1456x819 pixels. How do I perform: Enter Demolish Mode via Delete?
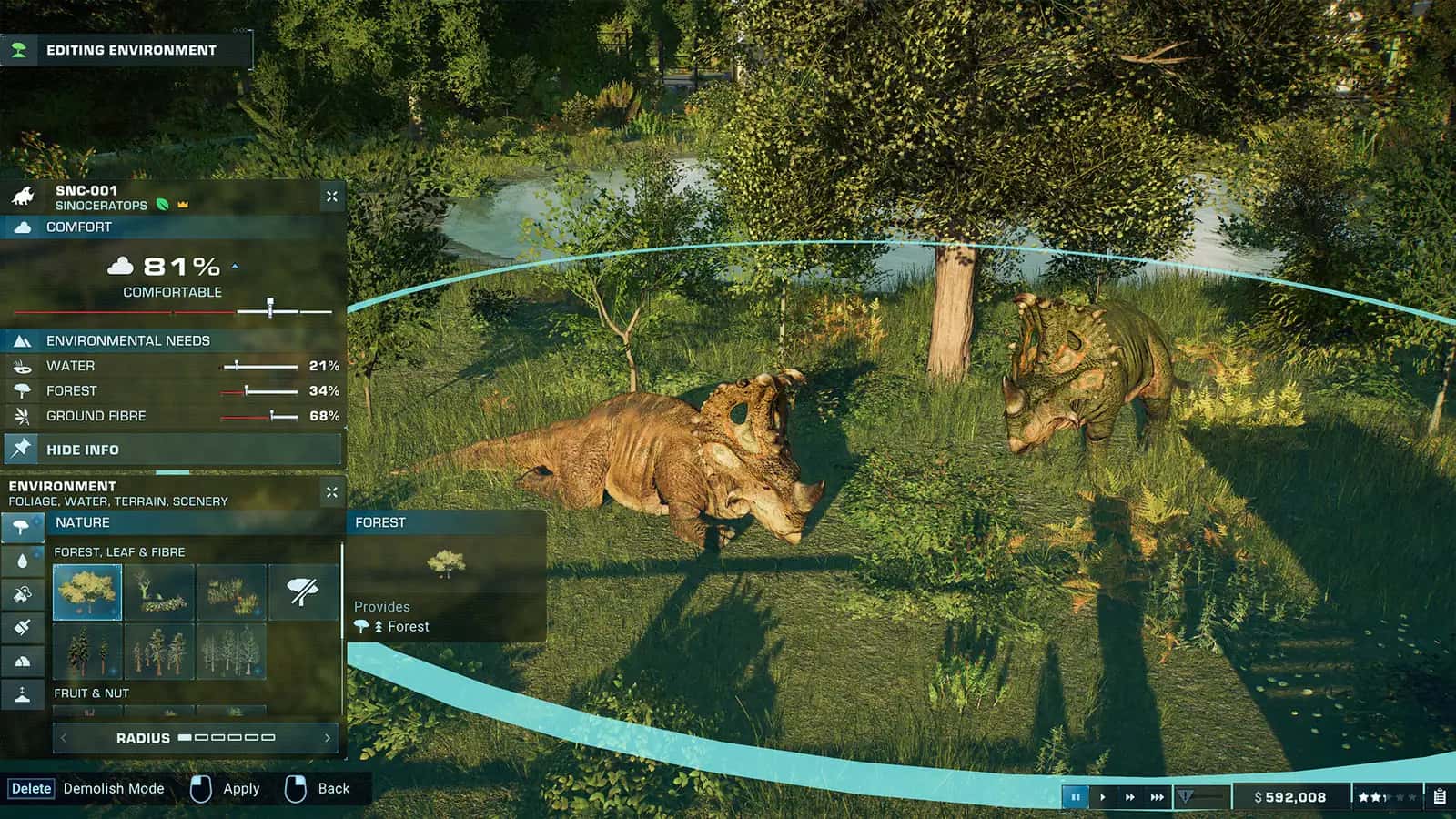[x=30, y=788]
